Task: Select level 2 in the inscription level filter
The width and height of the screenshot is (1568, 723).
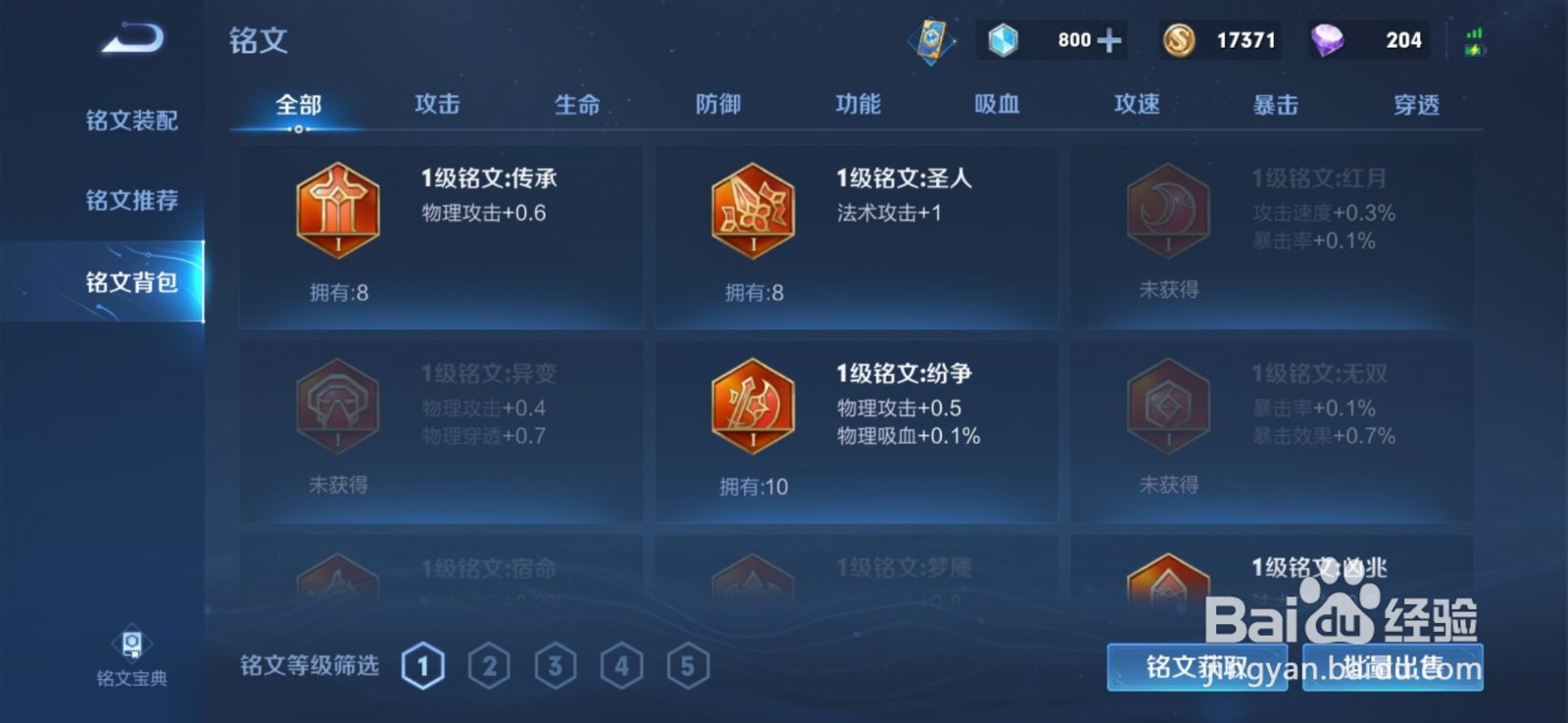Action: tap(489, 664)
